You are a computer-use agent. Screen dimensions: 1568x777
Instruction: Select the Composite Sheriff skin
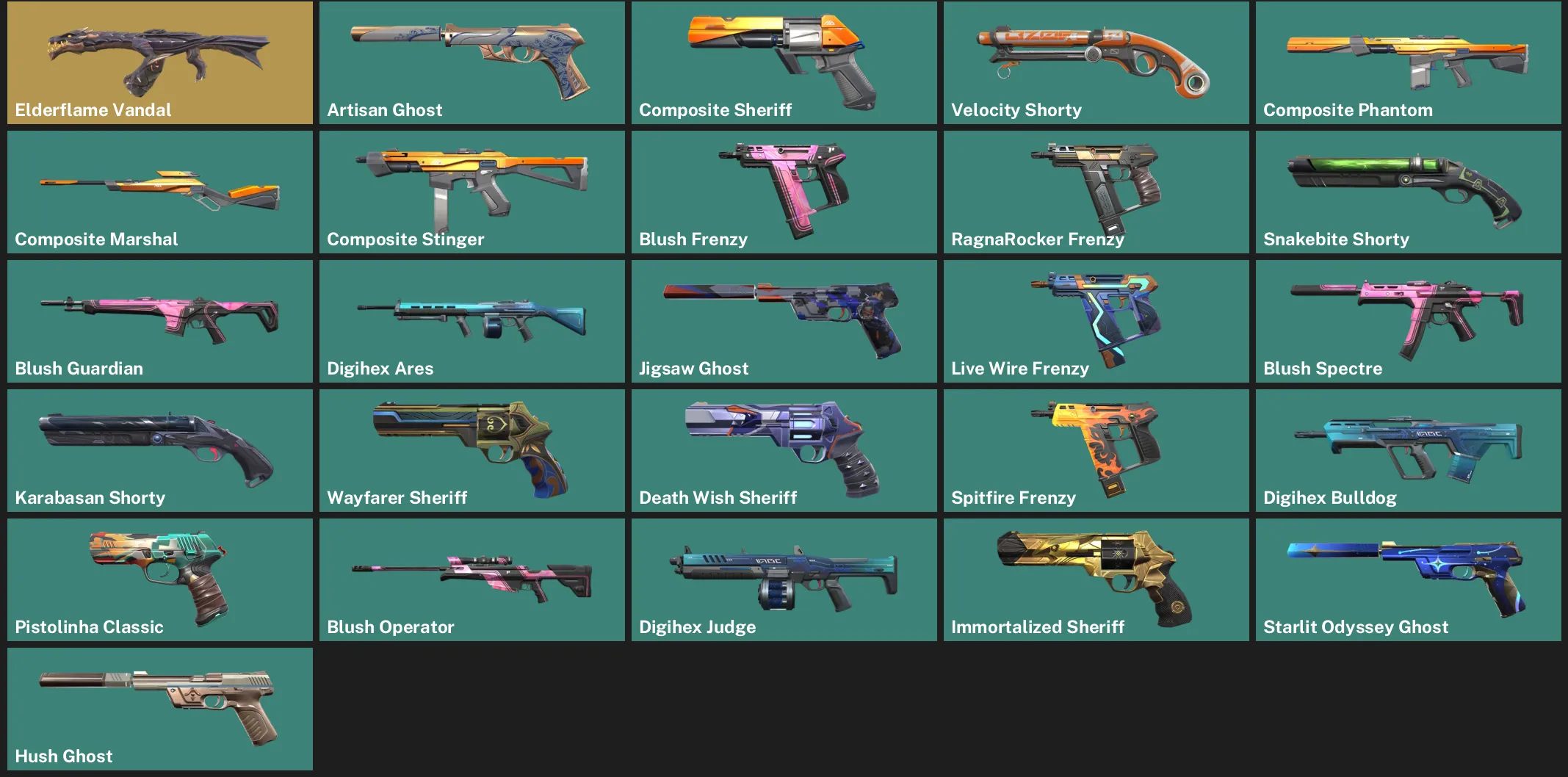pyautogui.click(x=782, y=62)
